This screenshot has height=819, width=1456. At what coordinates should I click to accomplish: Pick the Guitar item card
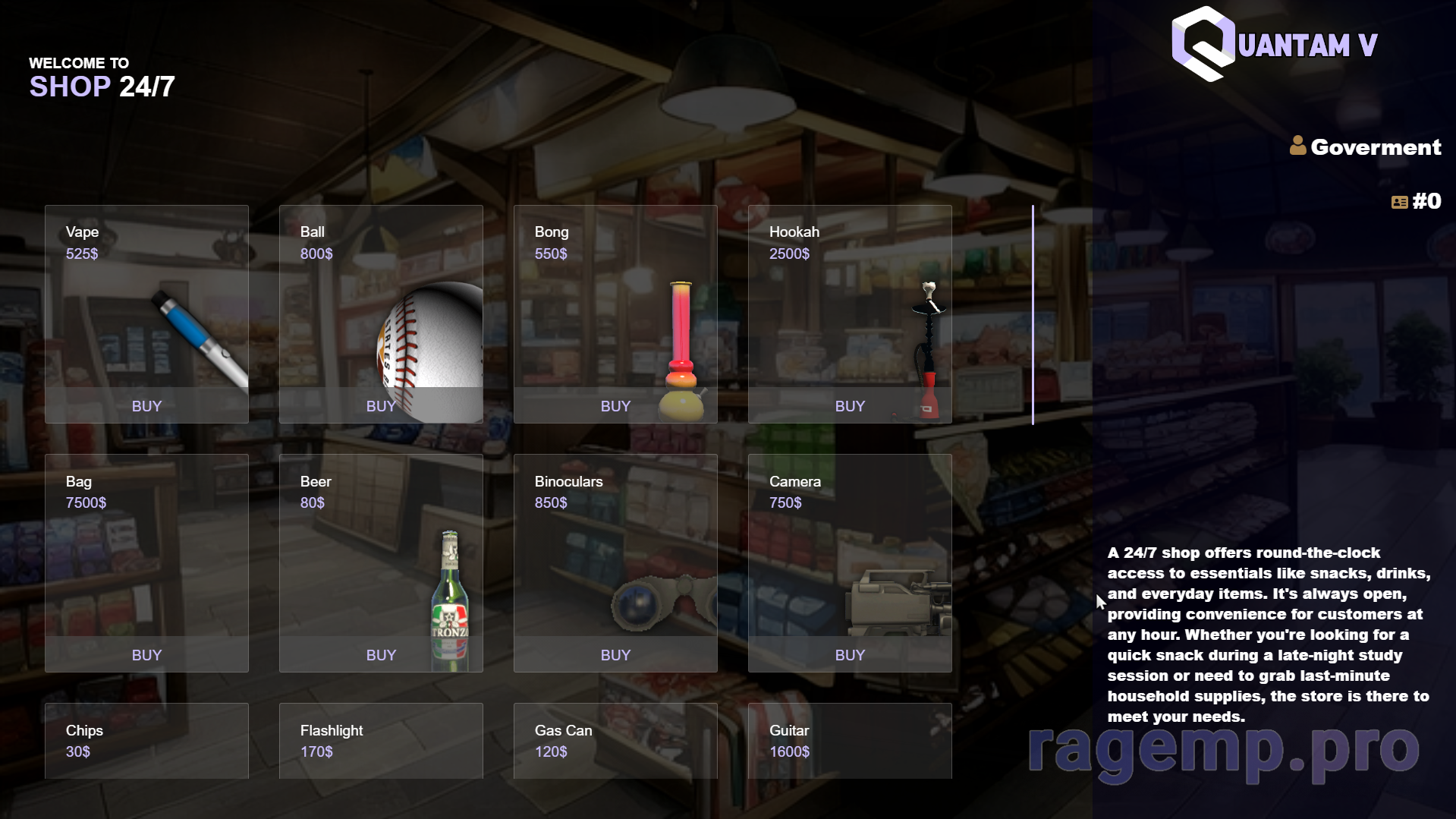[x=850, y=741]
